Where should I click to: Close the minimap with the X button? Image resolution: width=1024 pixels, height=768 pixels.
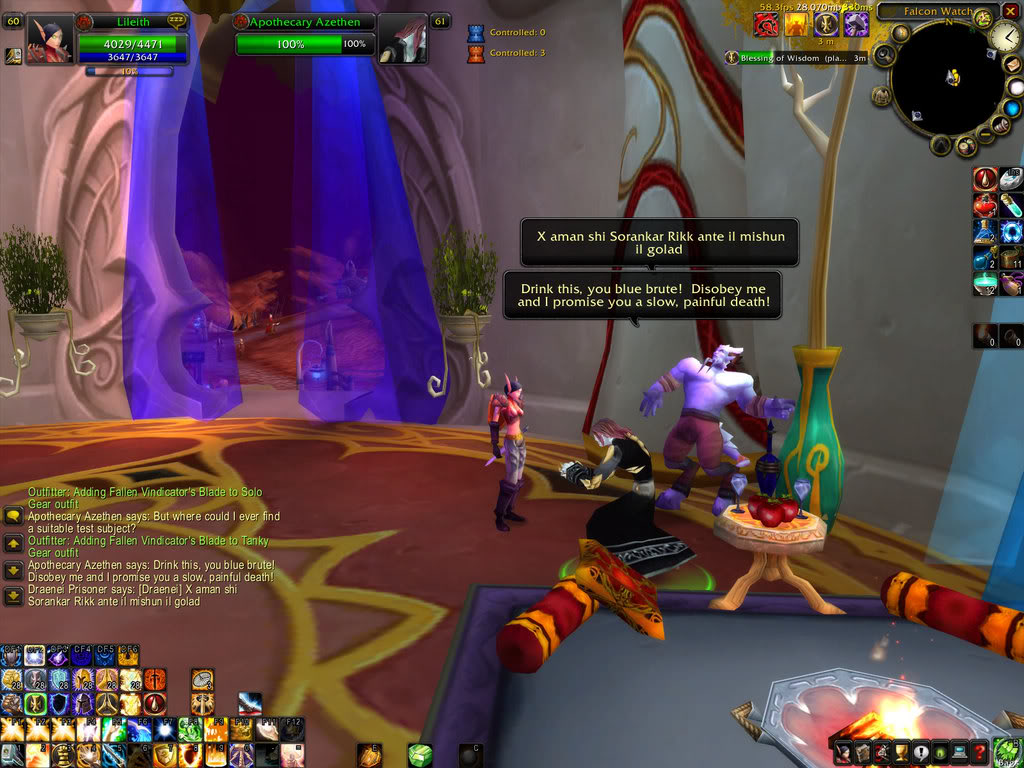1011,11
